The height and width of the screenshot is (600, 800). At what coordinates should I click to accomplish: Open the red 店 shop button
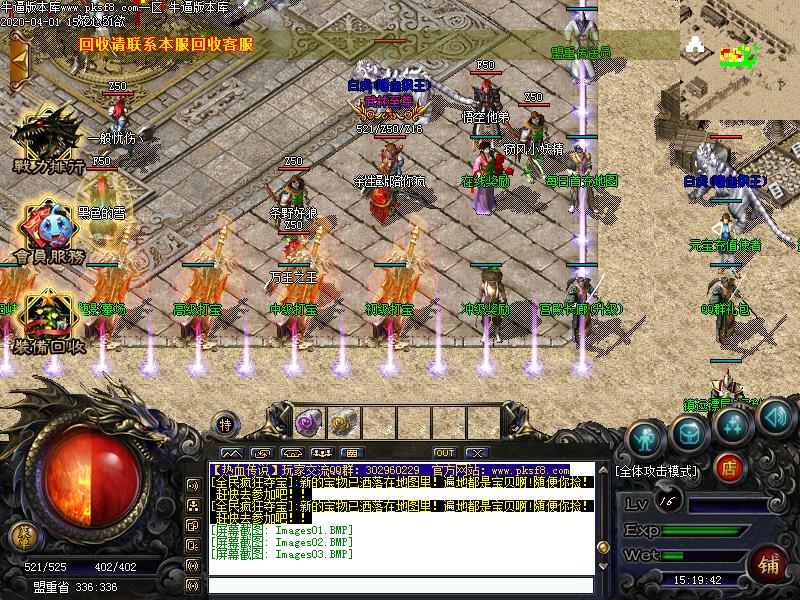pos(729,467)
